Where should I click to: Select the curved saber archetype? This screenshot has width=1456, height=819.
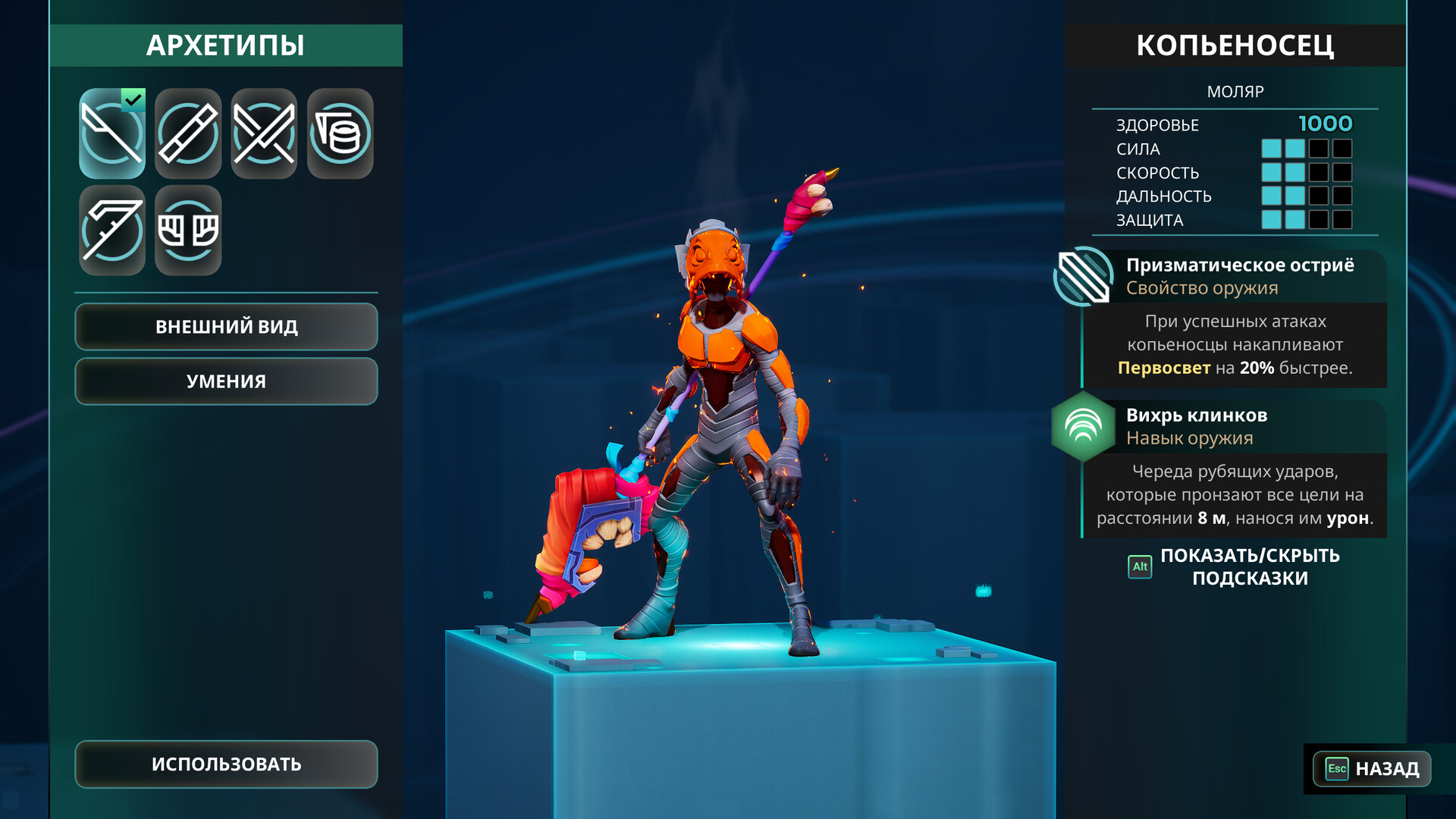point(111,230)
